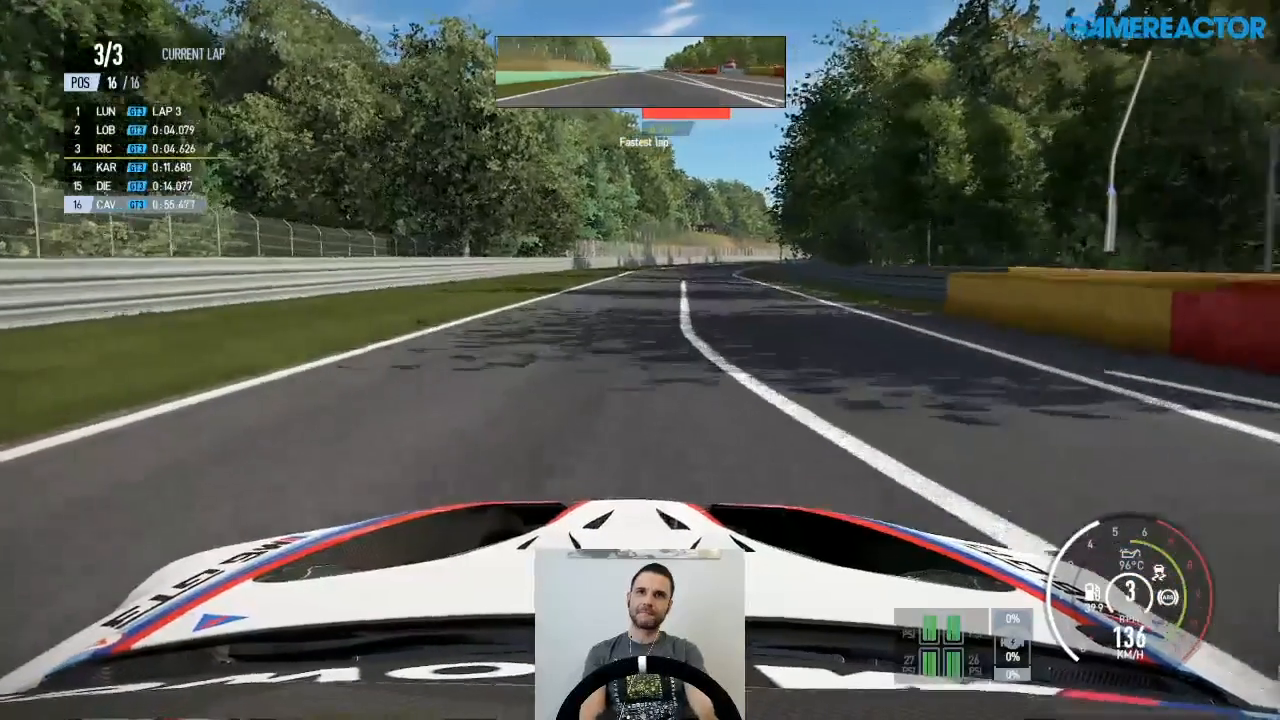Click the GT3 badge beside driver RIC
This screenshot has height=720, width=1280.
136,148
